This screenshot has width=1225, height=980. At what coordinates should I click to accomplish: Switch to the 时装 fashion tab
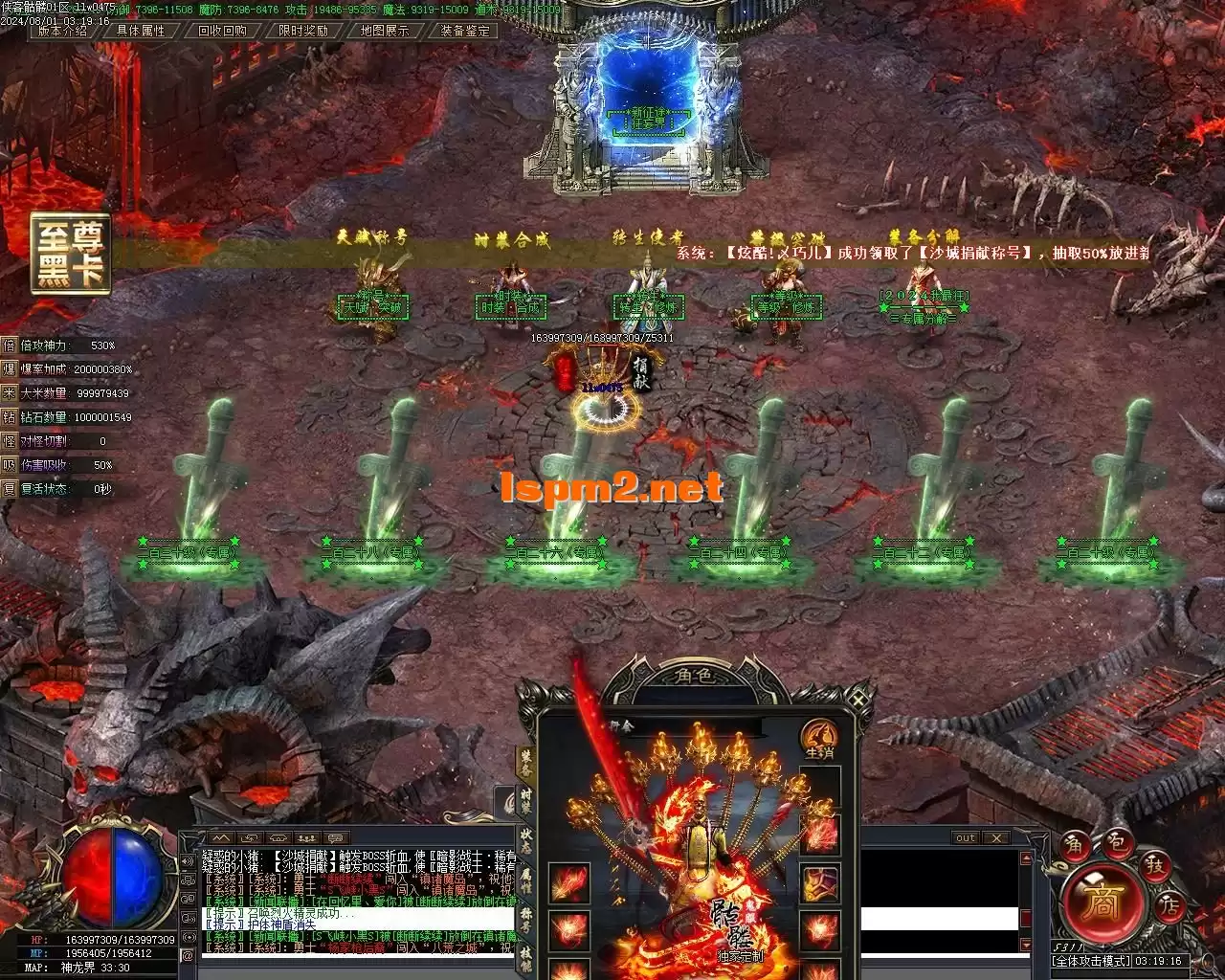[x=526, y=800]
